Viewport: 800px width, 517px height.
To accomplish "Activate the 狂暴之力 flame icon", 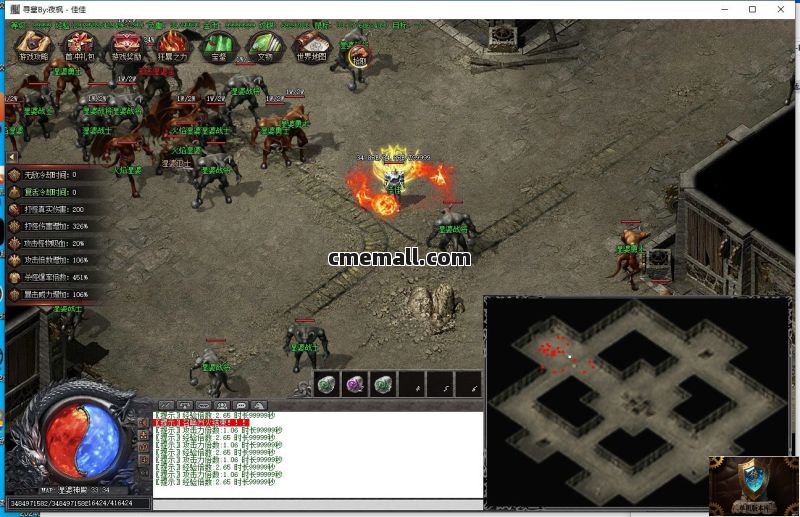I will tap(173, 45).
